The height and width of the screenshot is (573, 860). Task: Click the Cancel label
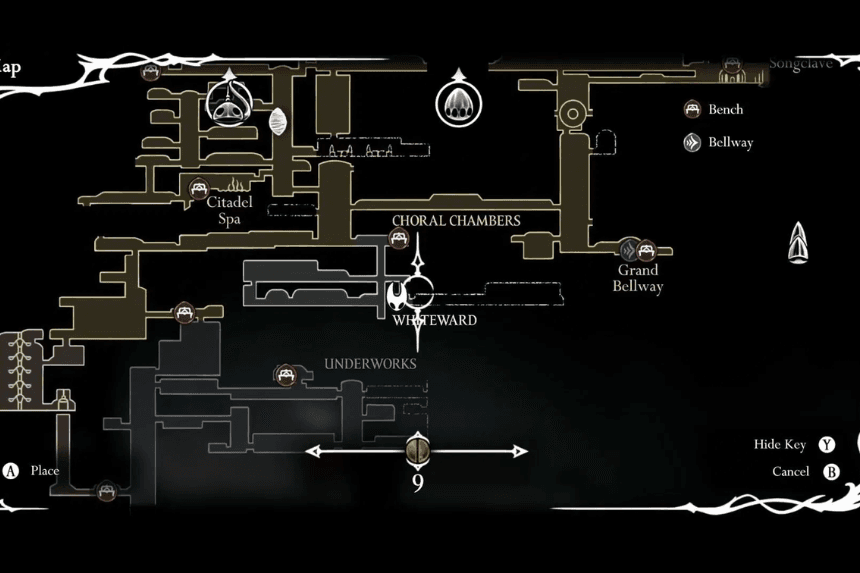pyautogui.click(x=790, y=472)
